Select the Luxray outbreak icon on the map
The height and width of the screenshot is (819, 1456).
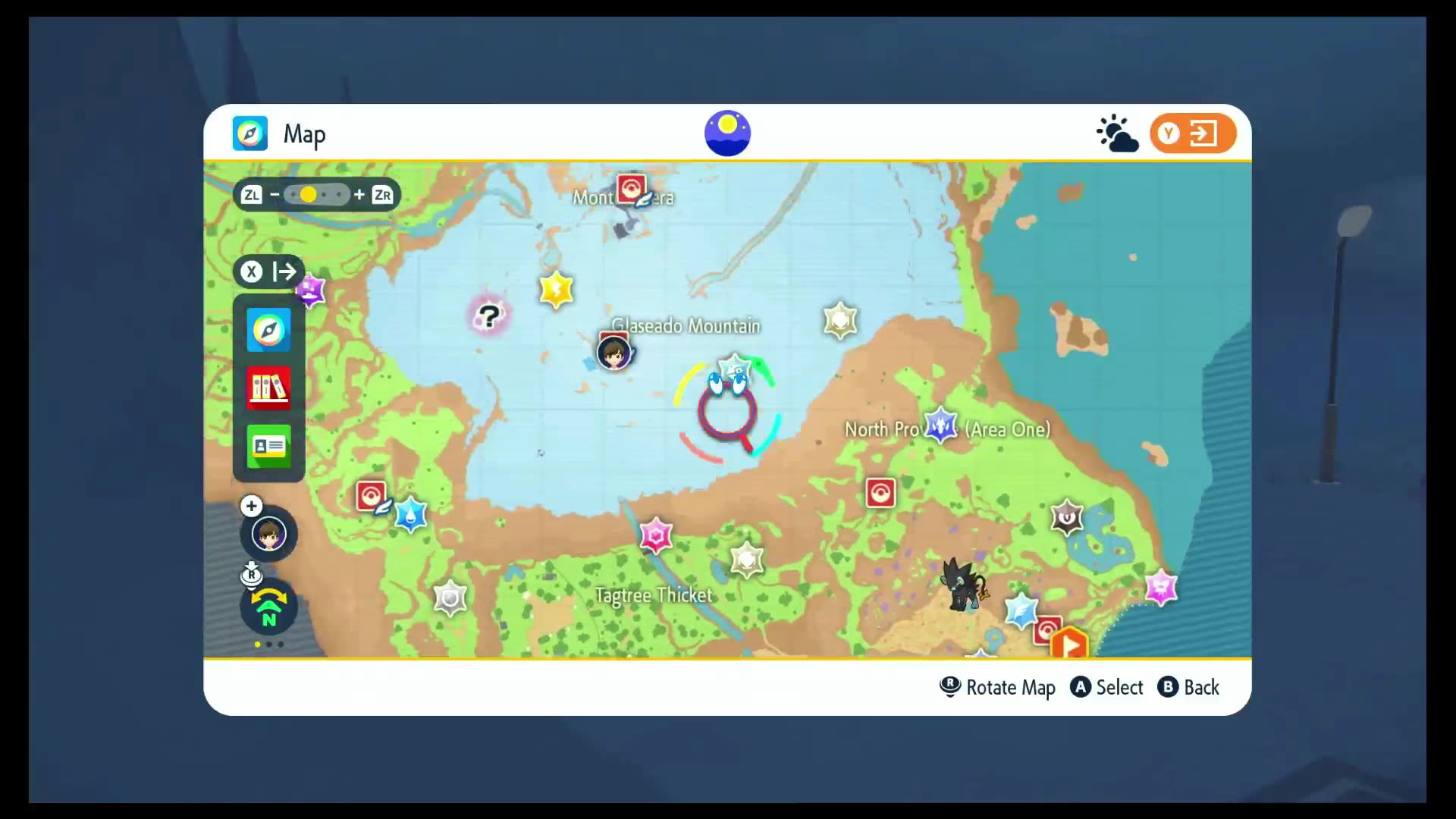coord(963,584)
